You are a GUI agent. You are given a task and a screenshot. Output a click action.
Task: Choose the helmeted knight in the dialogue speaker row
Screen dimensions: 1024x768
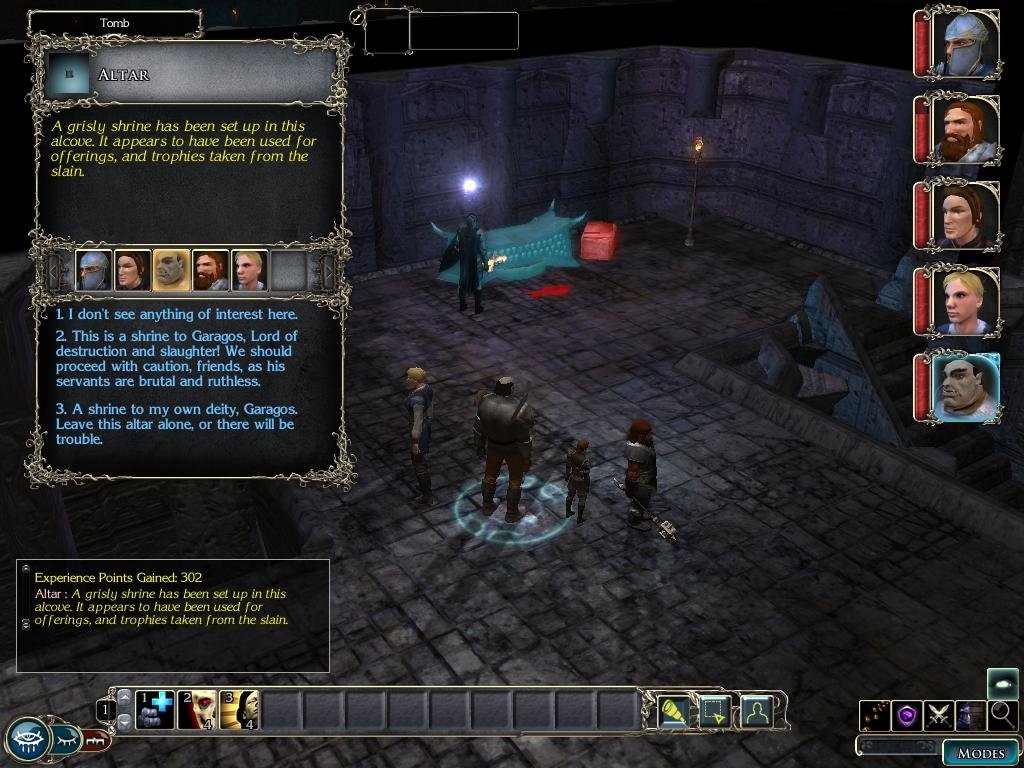[x=93, y=270]
